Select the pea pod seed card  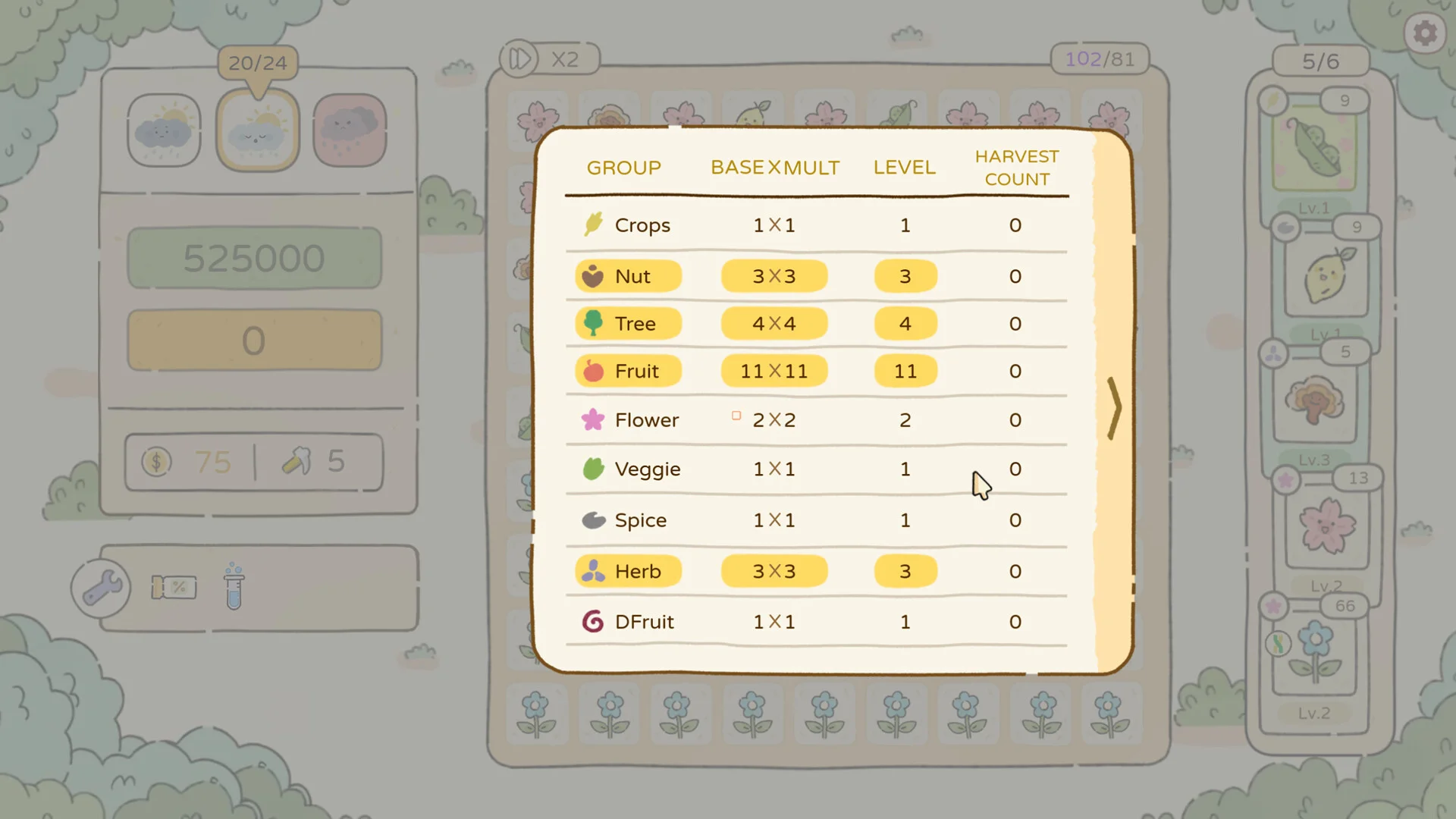click(1314, 149)
